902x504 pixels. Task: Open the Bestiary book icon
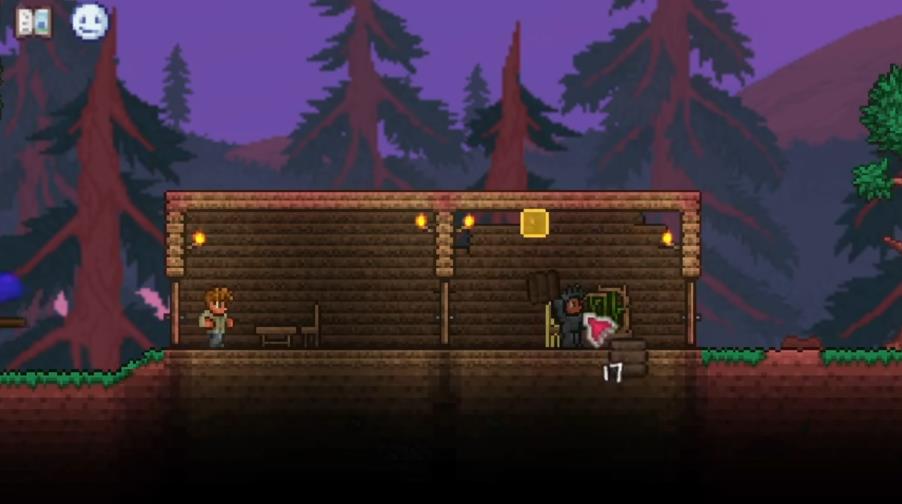click(x=33, y=21)
